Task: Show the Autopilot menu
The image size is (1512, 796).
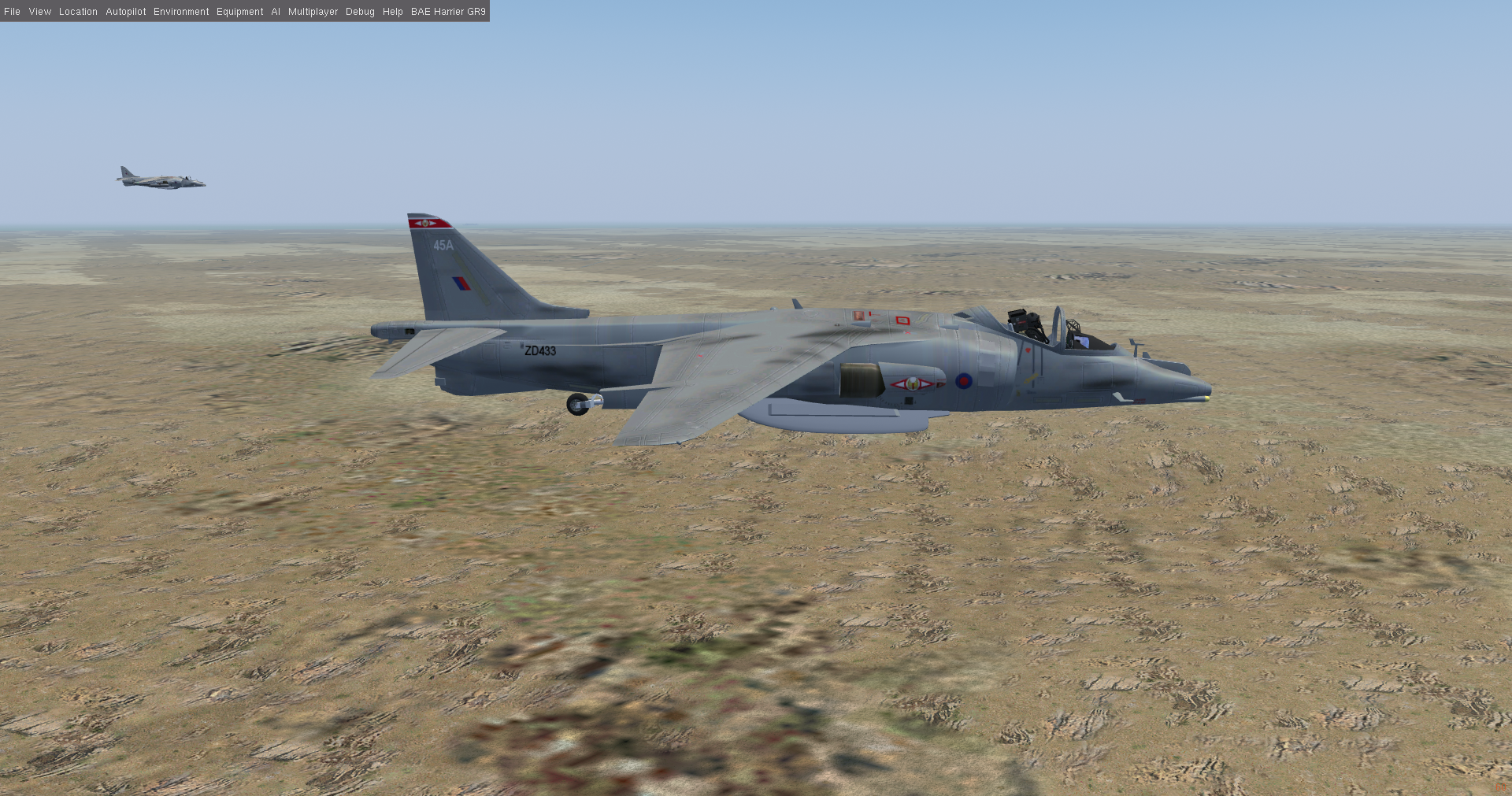Action: pyautogui.click(x=126, y=12)
